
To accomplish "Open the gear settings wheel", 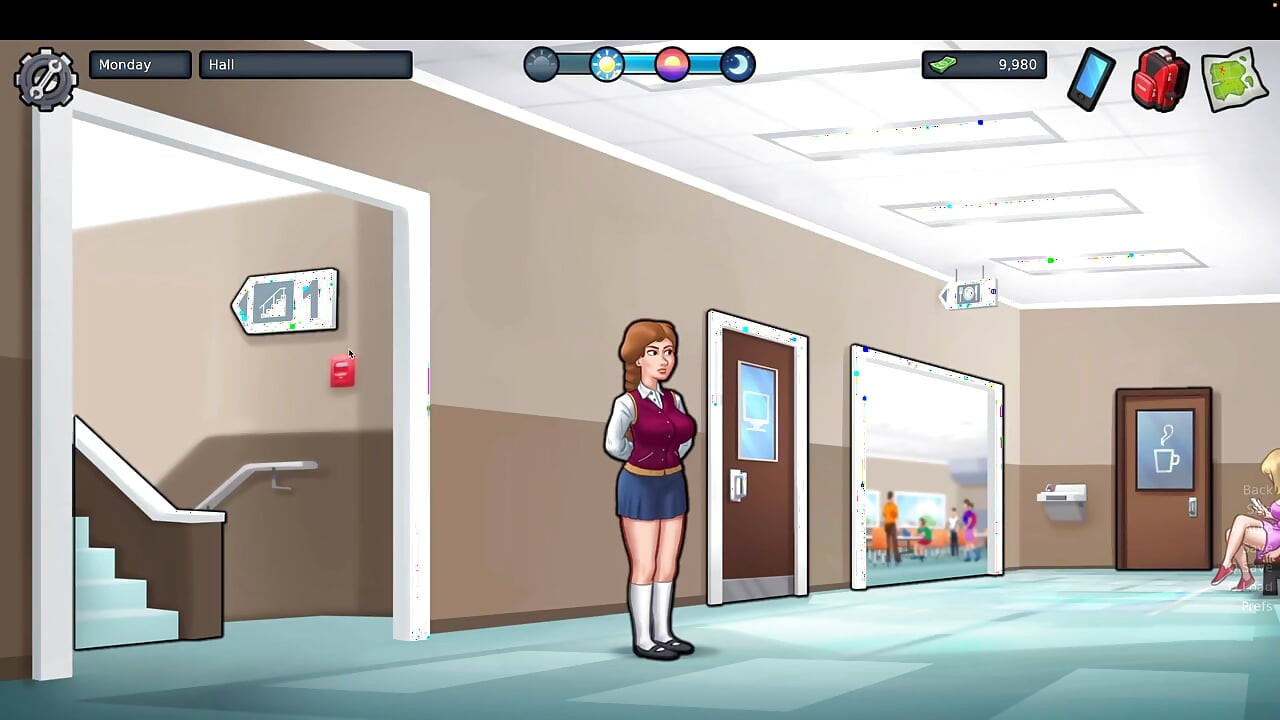I will (45, 78).
